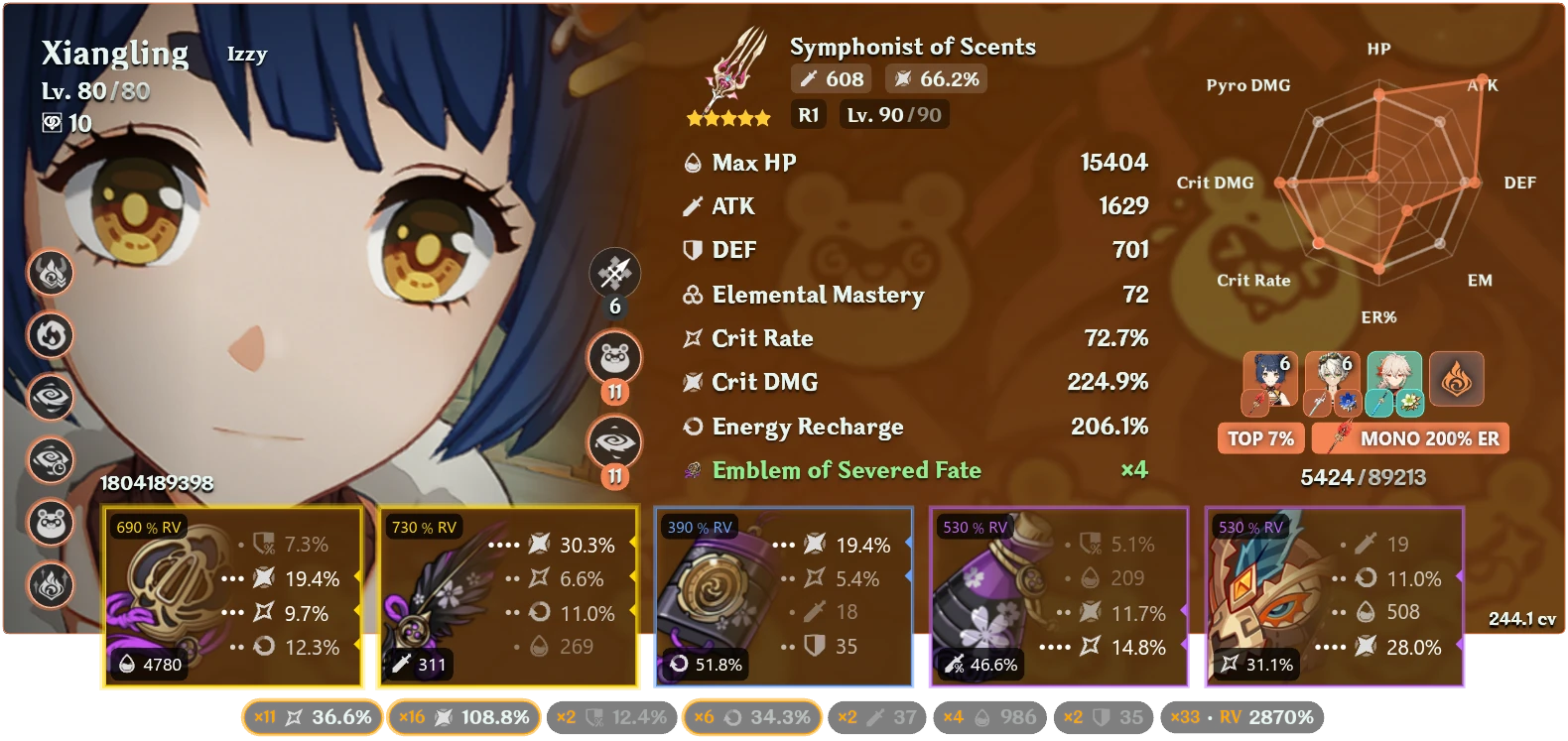Select the Guoba panda icon in left sidebar

point(50,521)
